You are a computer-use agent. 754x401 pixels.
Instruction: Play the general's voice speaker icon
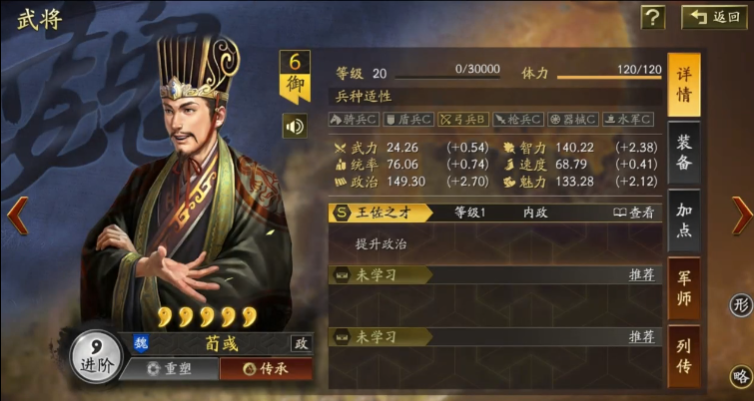click(294, 126)
